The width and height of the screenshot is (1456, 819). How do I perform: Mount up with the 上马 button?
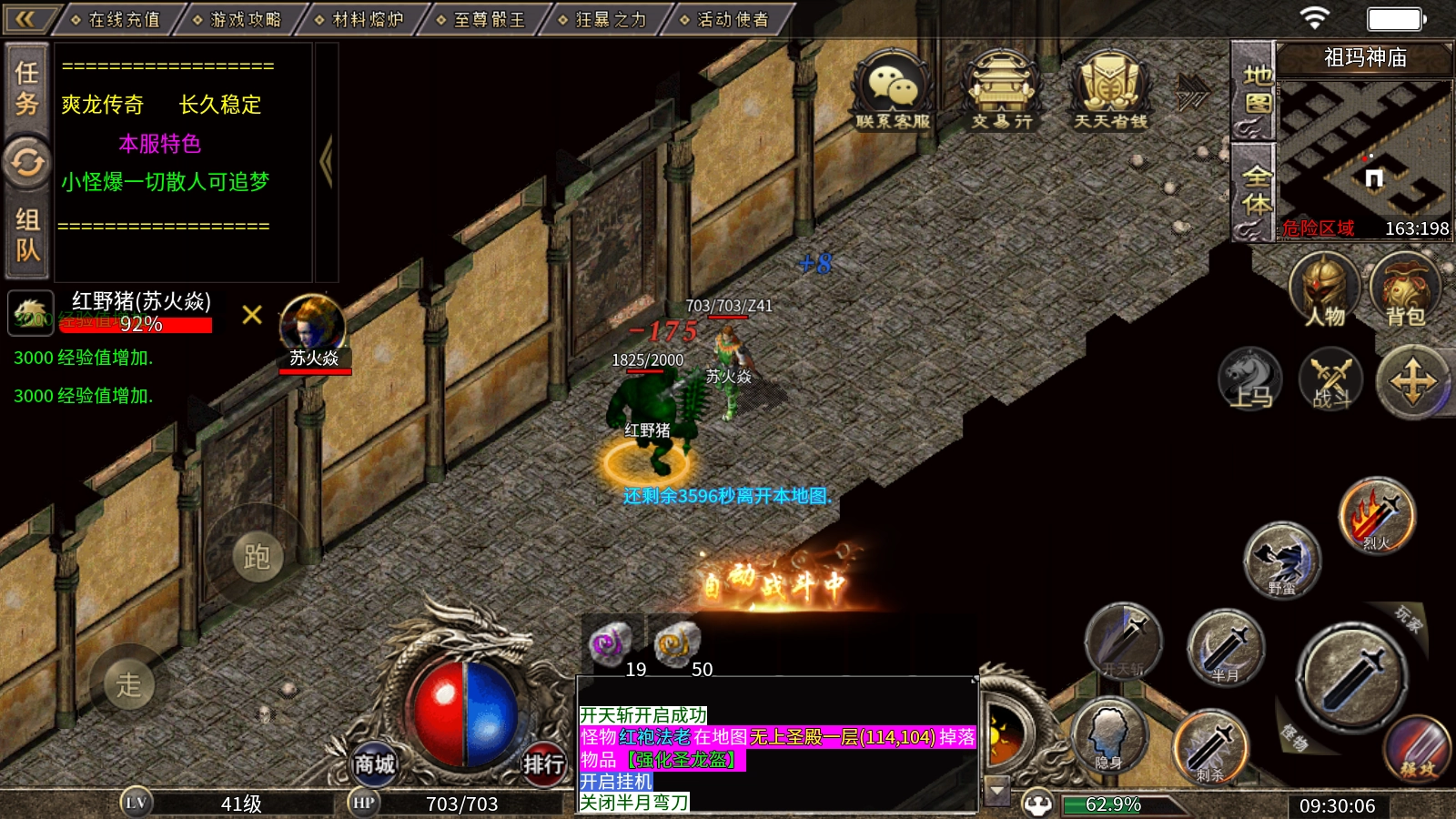(1250, 379)
